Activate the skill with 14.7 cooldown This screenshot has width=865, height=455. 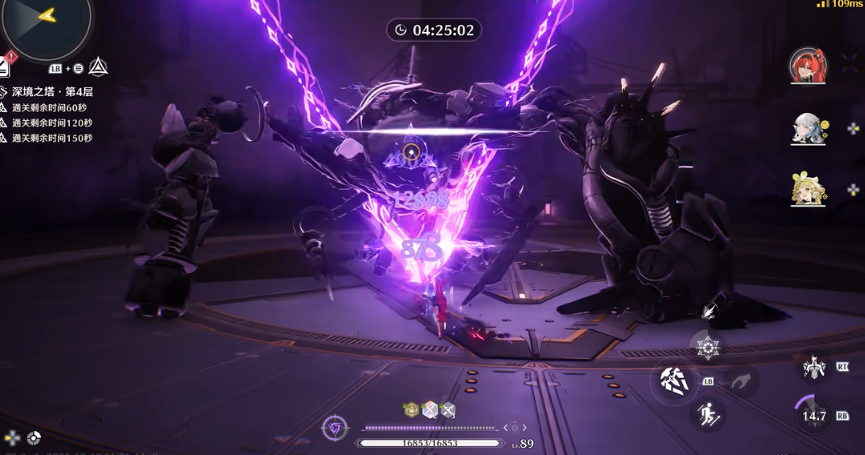coord(815,415)
